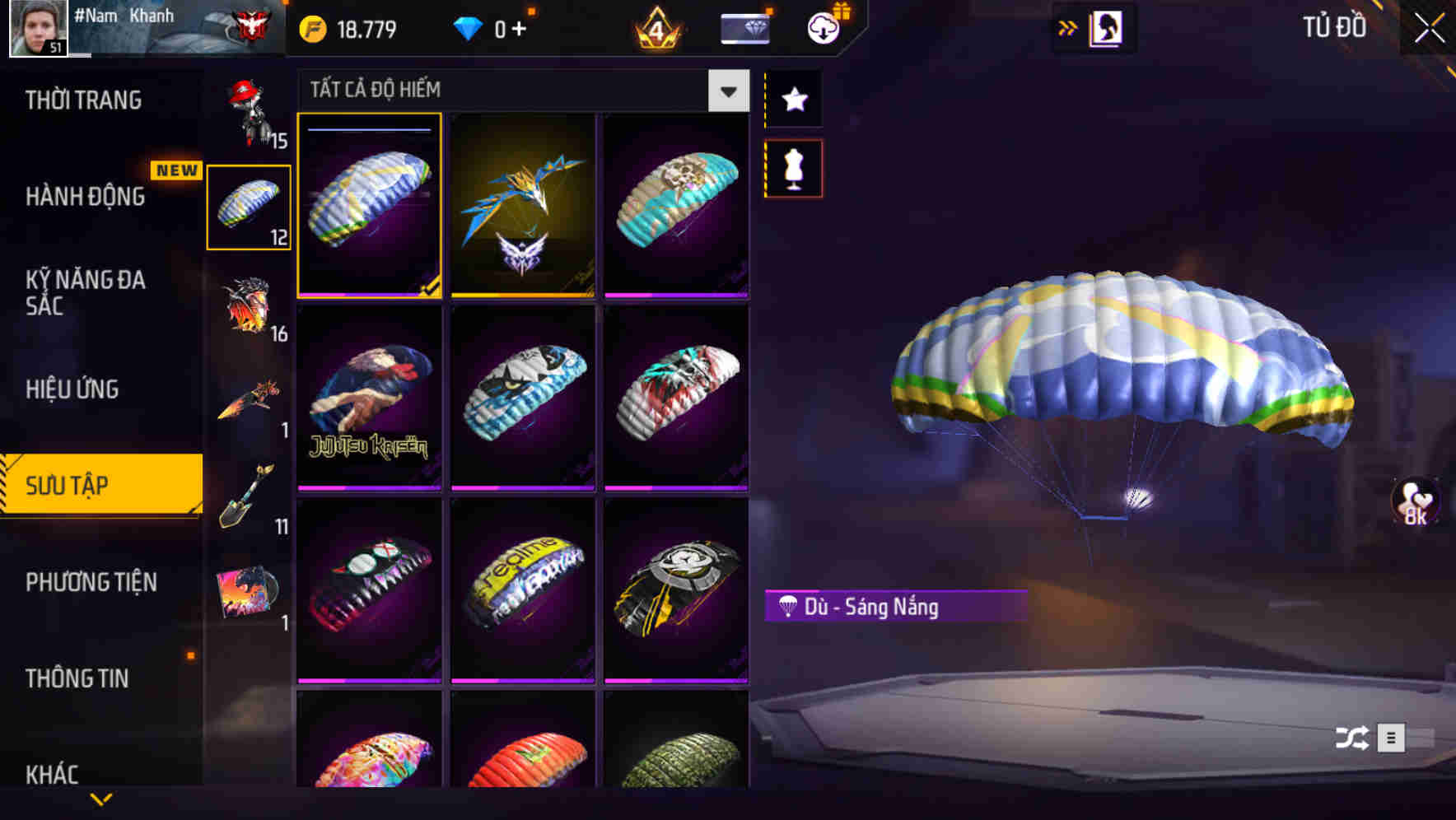Click the pink progress bar under Jujutsu Kaisen parachute
Image resolution: width=1456 pixels, height=820 pixels.
pos(370,488)
